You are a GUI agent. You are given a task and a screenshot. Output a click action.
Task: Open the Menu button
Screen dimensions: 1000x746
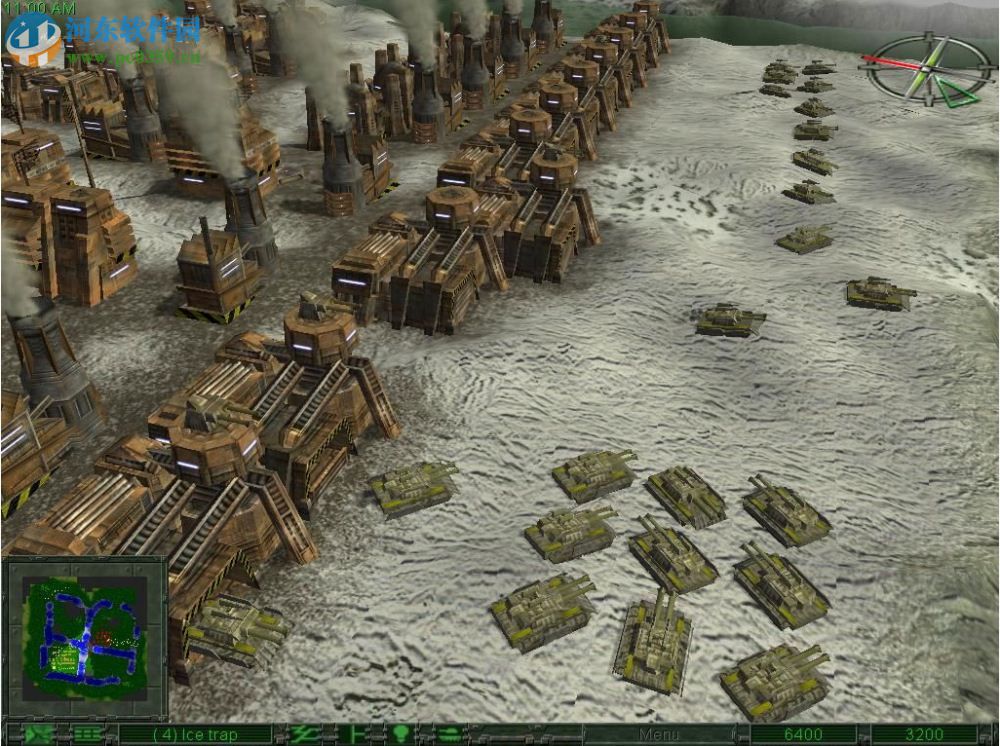click(x=658, y=736)
